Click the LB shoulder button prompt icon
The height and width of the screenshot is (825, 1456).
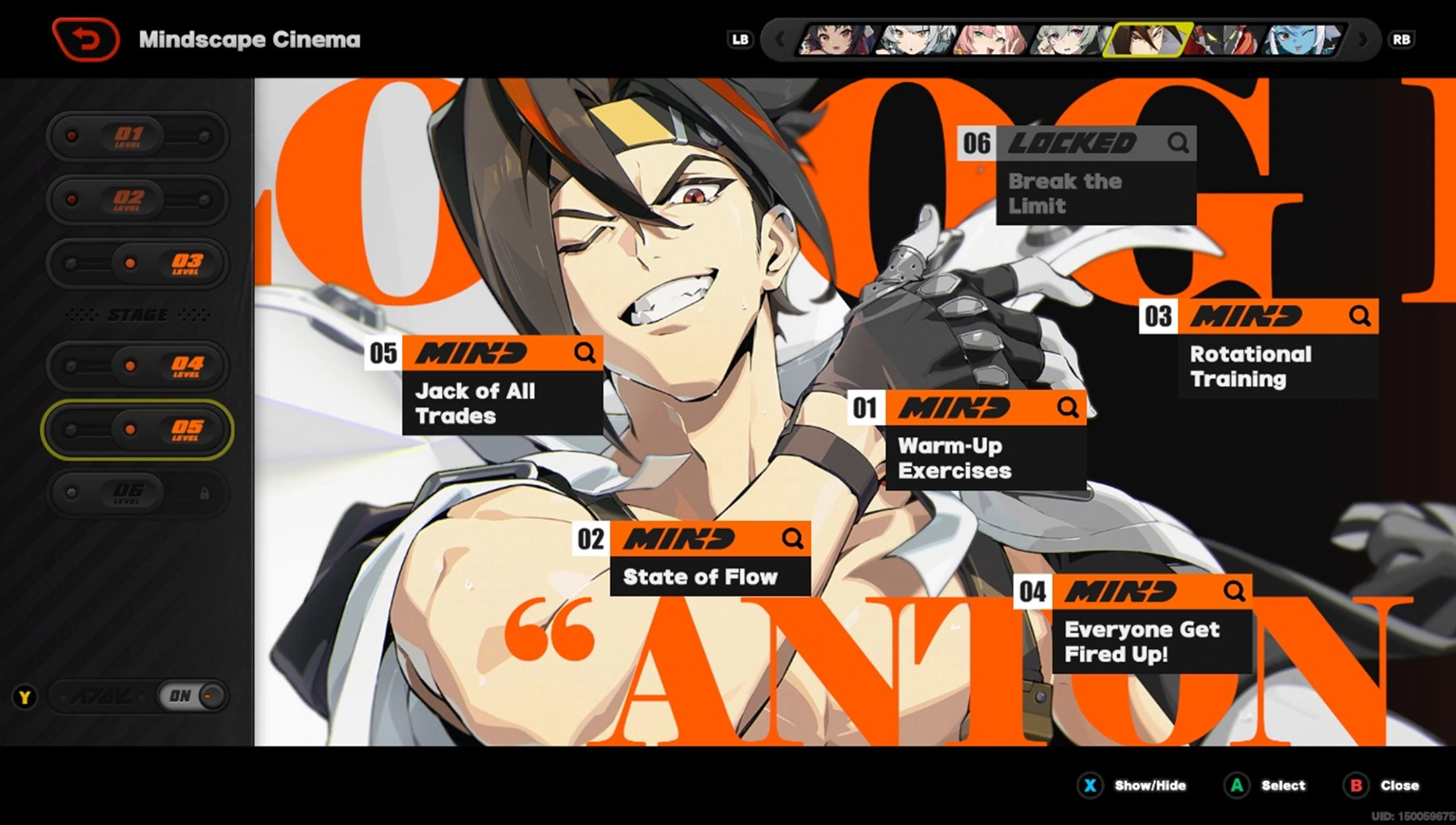click(x=741, y=39)
